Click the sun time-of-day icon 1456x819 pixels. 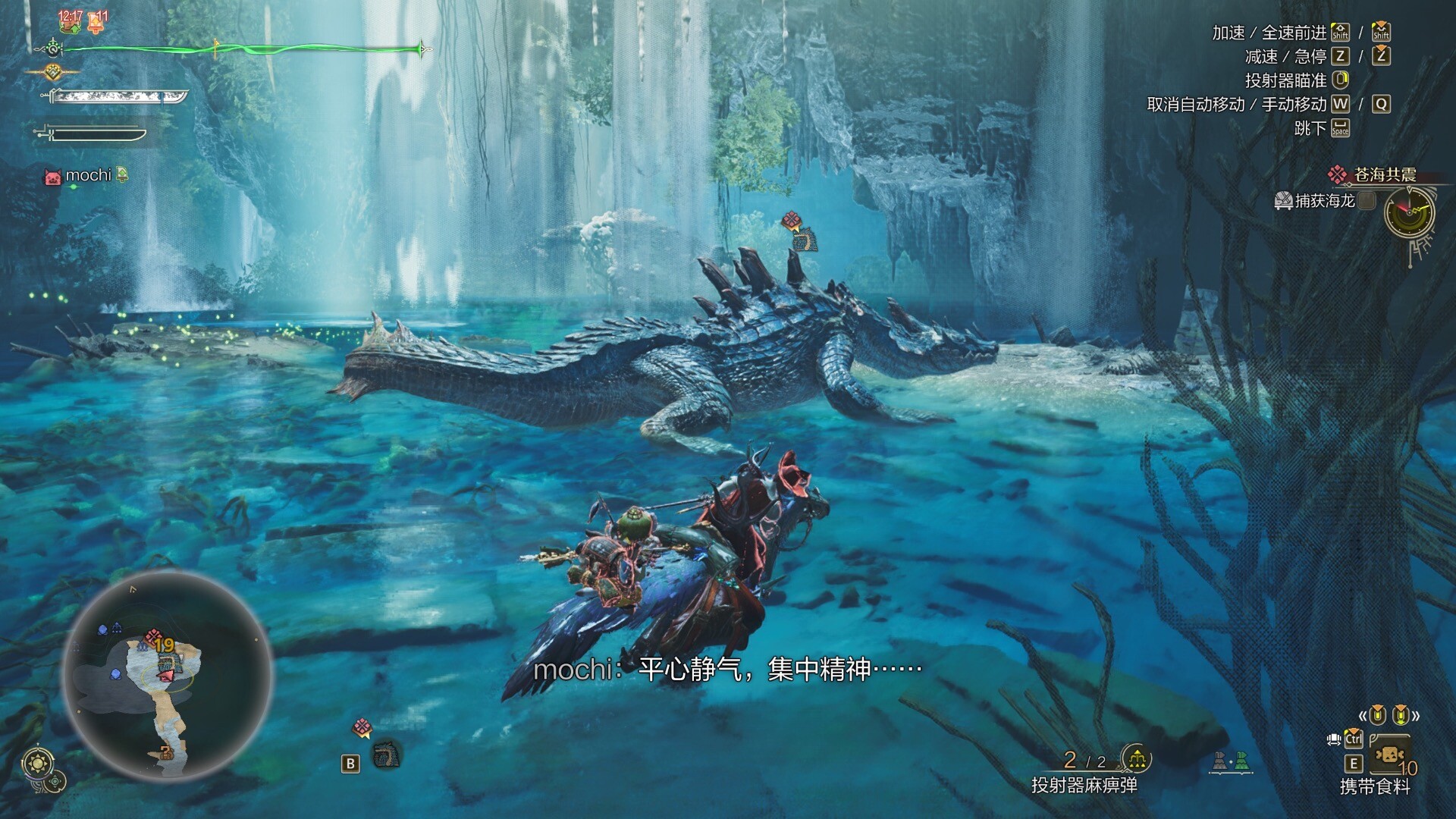pos(38,761)
